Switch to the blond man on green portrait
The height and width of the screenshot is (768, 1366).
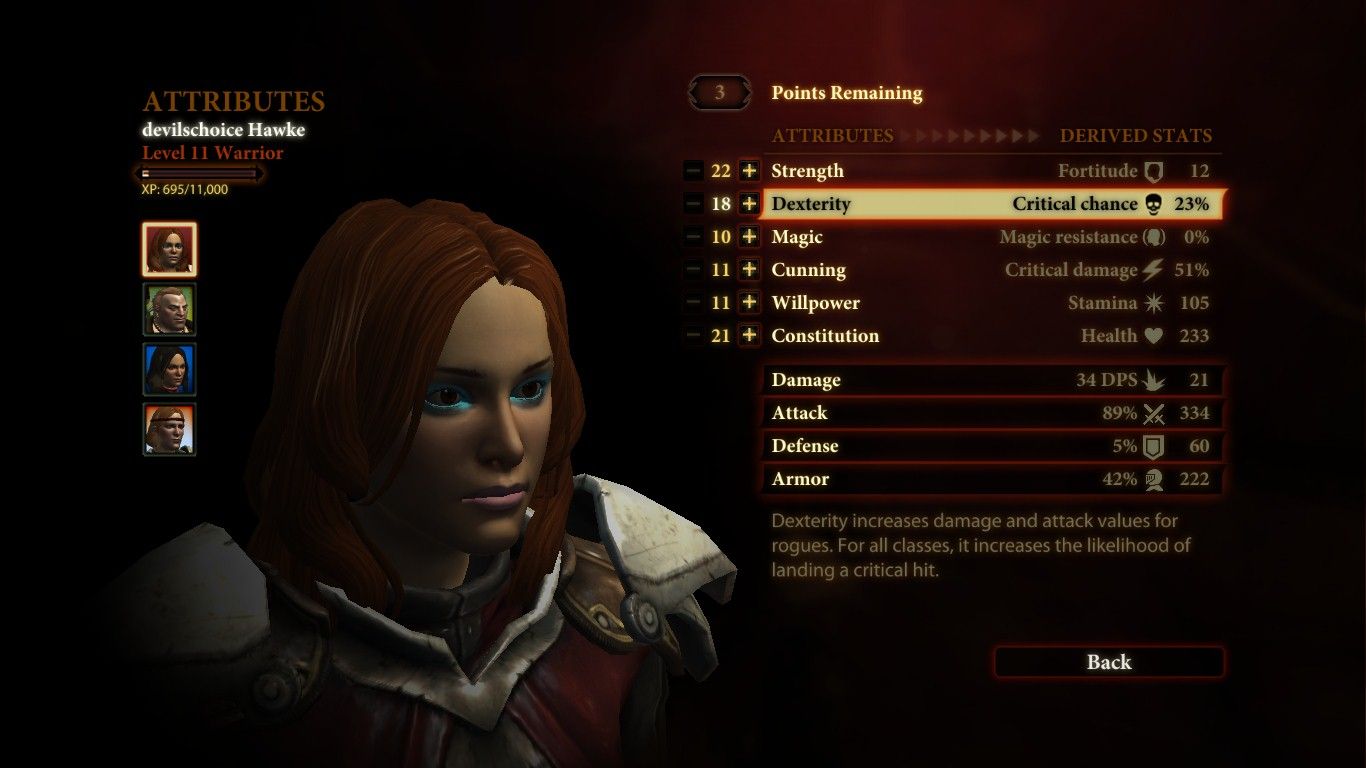[169, 309]
